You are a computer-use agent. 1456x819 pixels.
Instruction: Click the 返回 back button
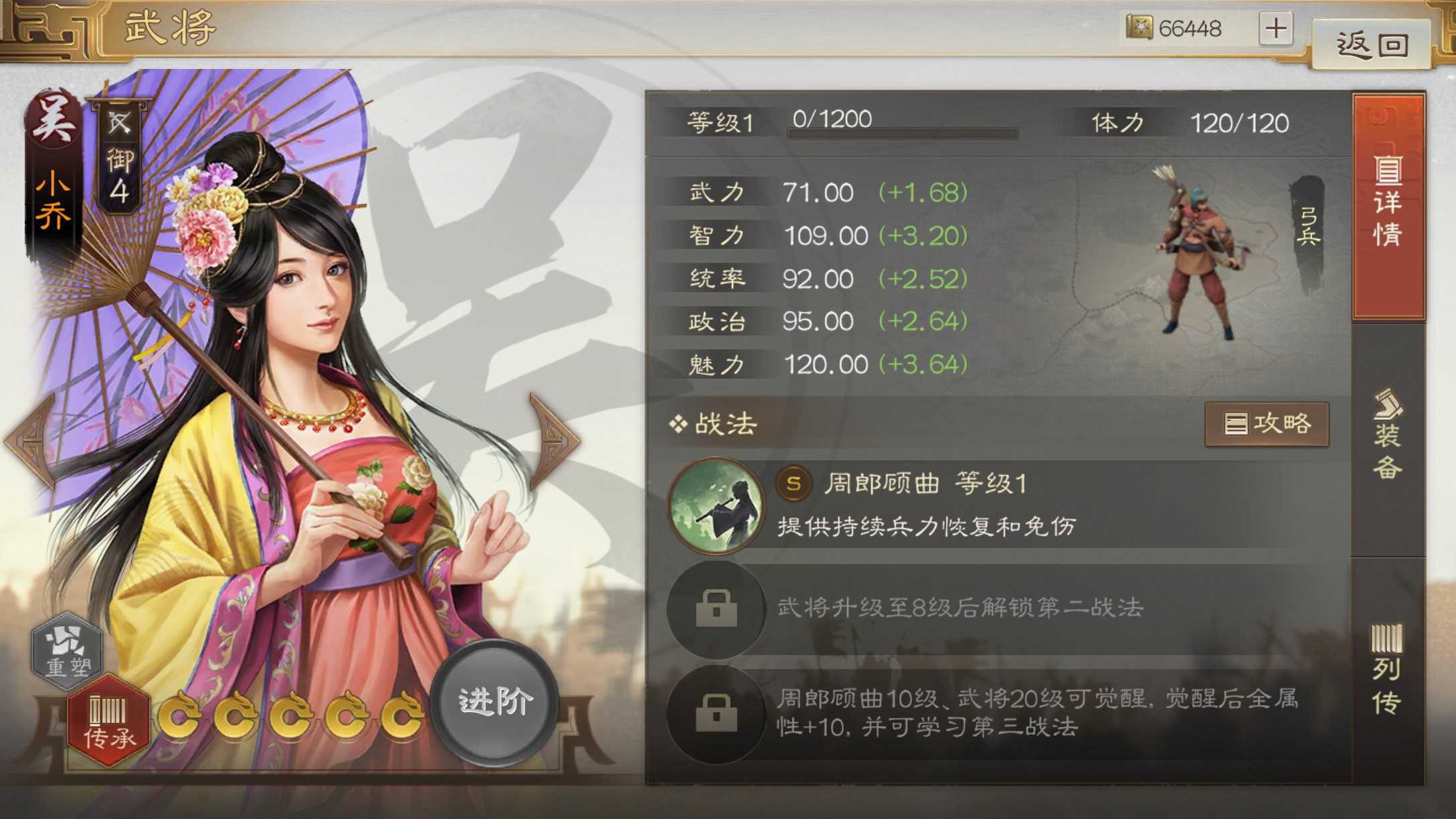[x=1371, y=44]
